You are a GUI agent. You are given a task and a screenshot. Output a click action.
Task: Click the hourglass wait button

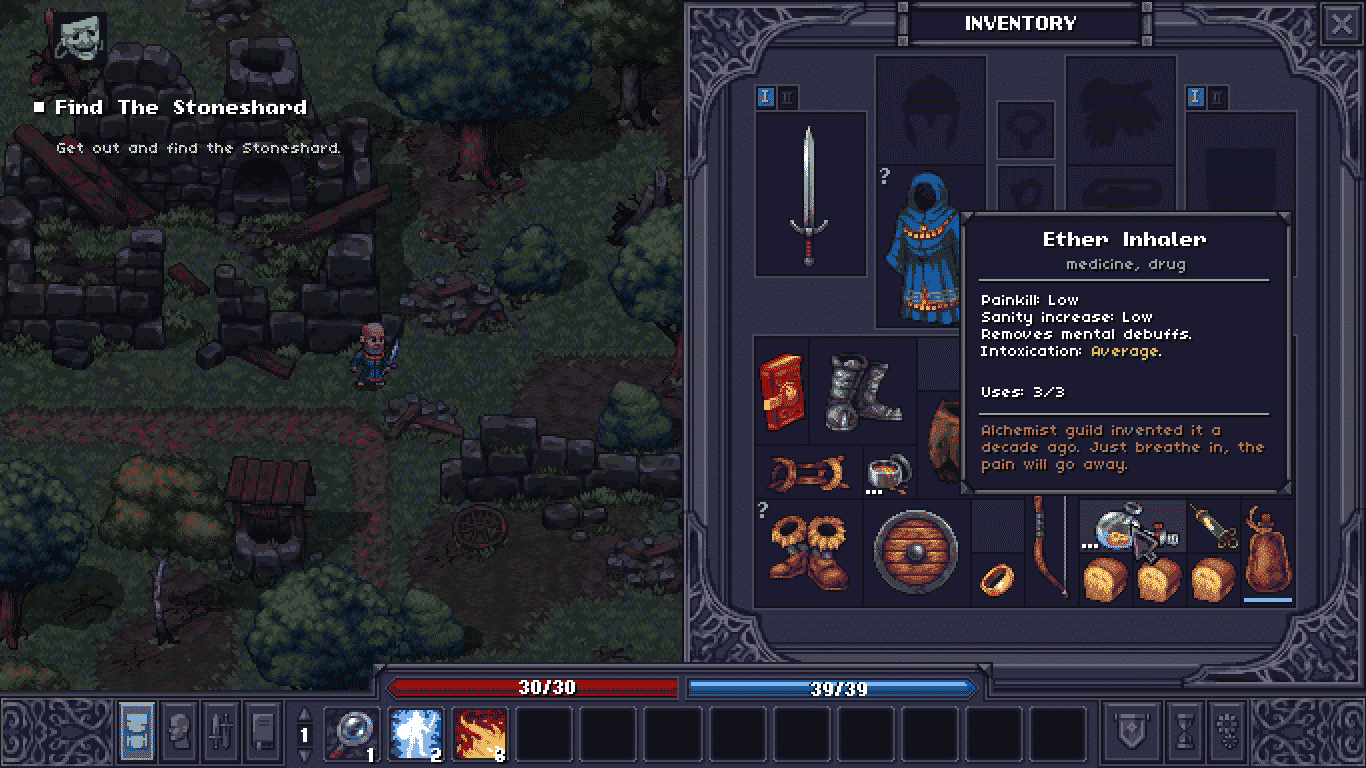click(1184, 731)
